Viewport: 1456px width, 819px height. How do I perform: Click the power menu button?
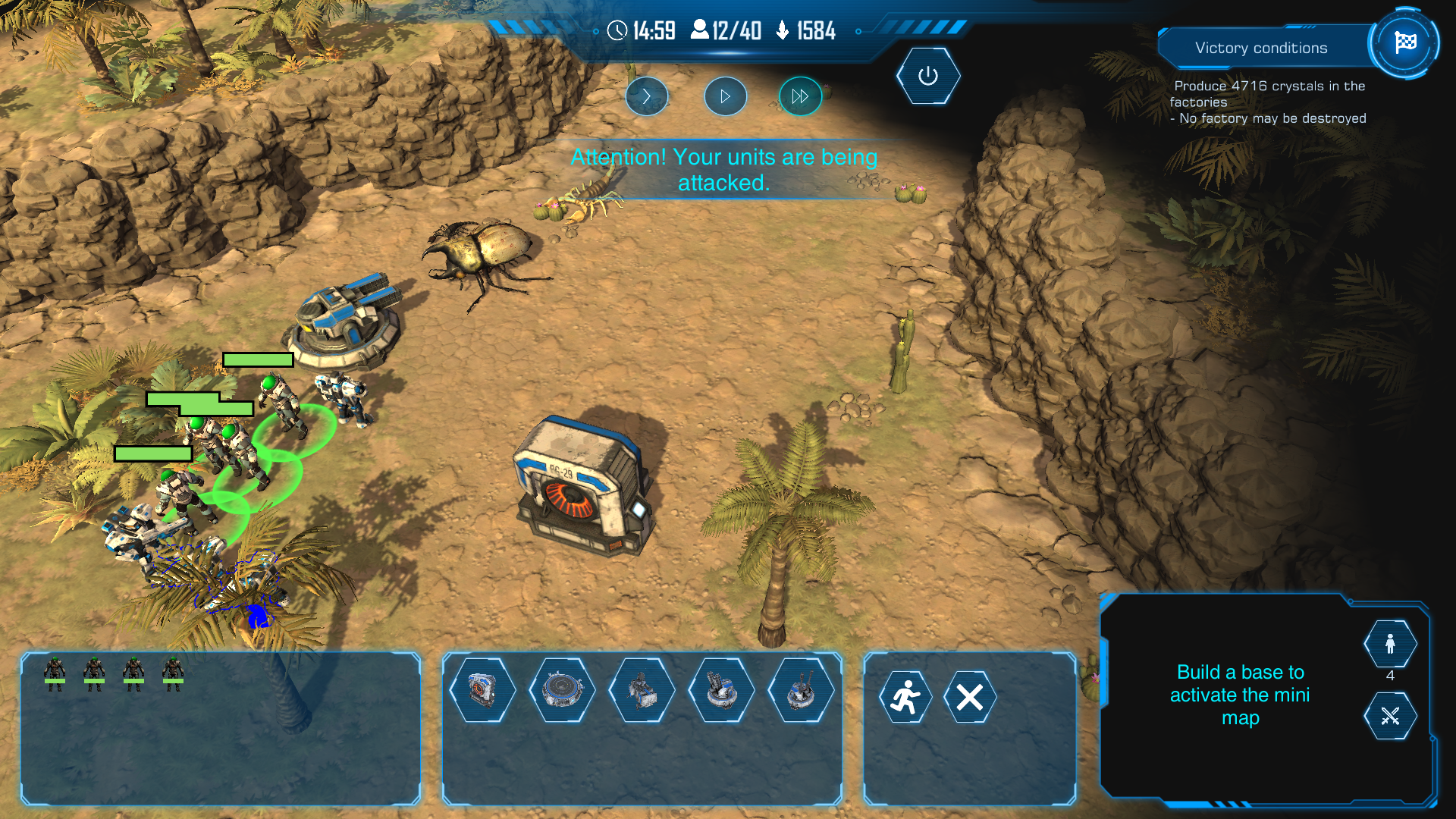click(927, 76)
